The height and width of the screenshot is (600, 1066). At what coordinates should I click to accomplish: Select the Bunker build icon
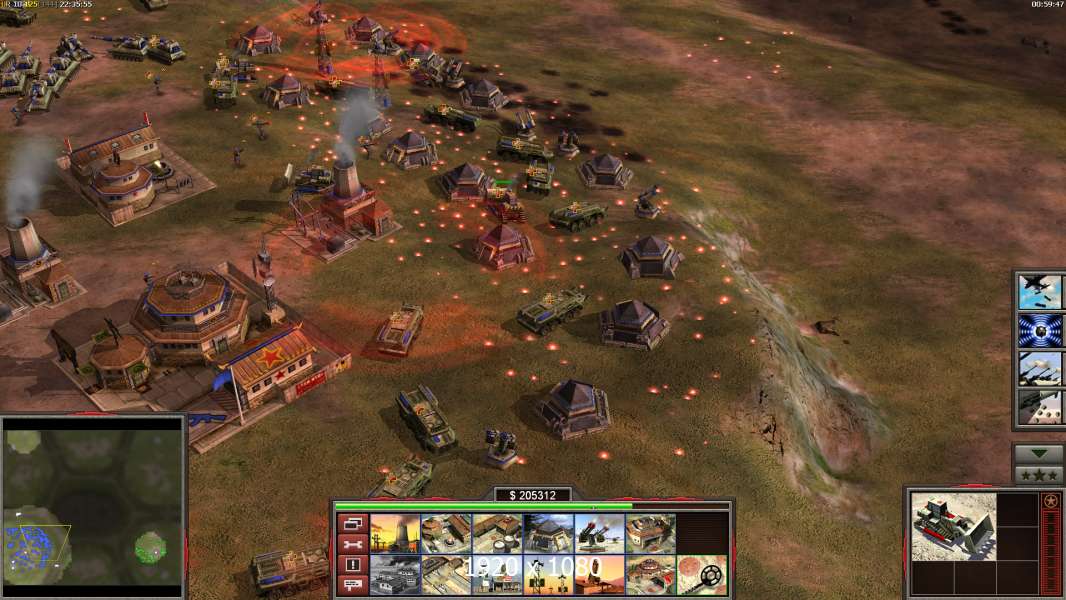(x=548, y=534)
